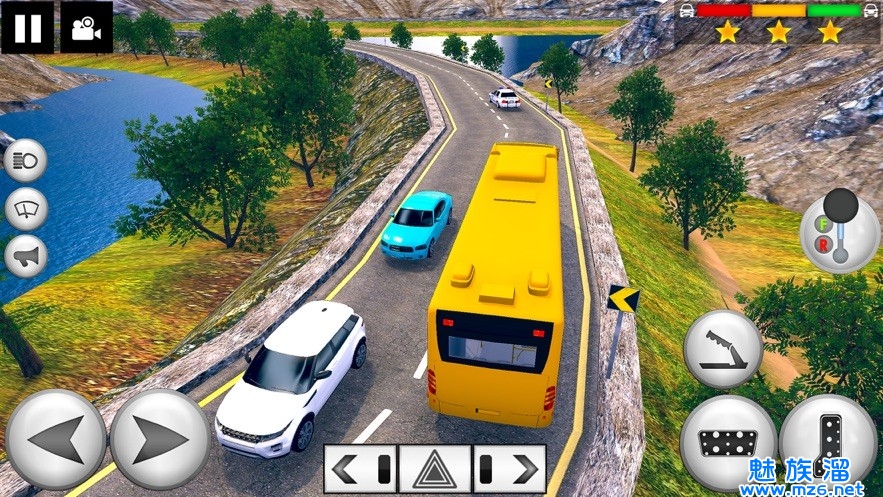The height and width of the screenshot is (497, 883).
Task: Hit the accelerator pedal
Action: pos(827,442)
